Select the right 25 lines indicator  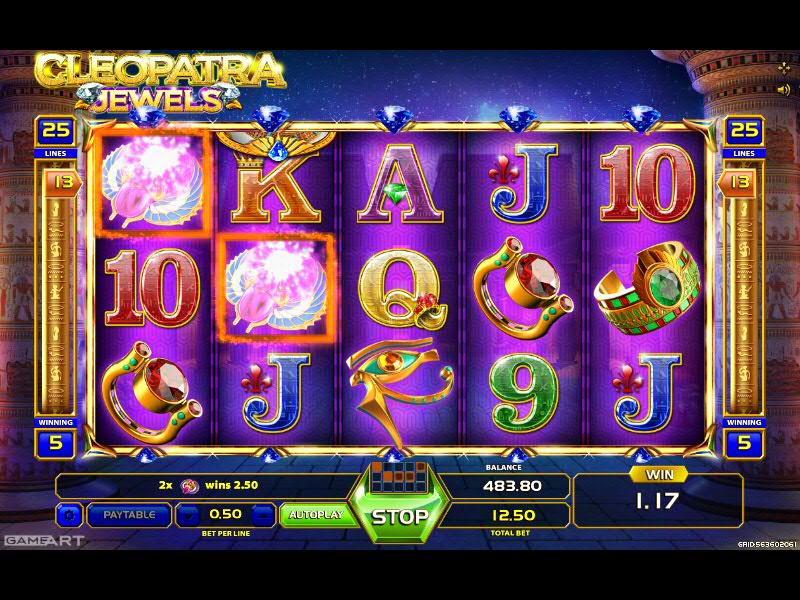click(x=745, y=131)
